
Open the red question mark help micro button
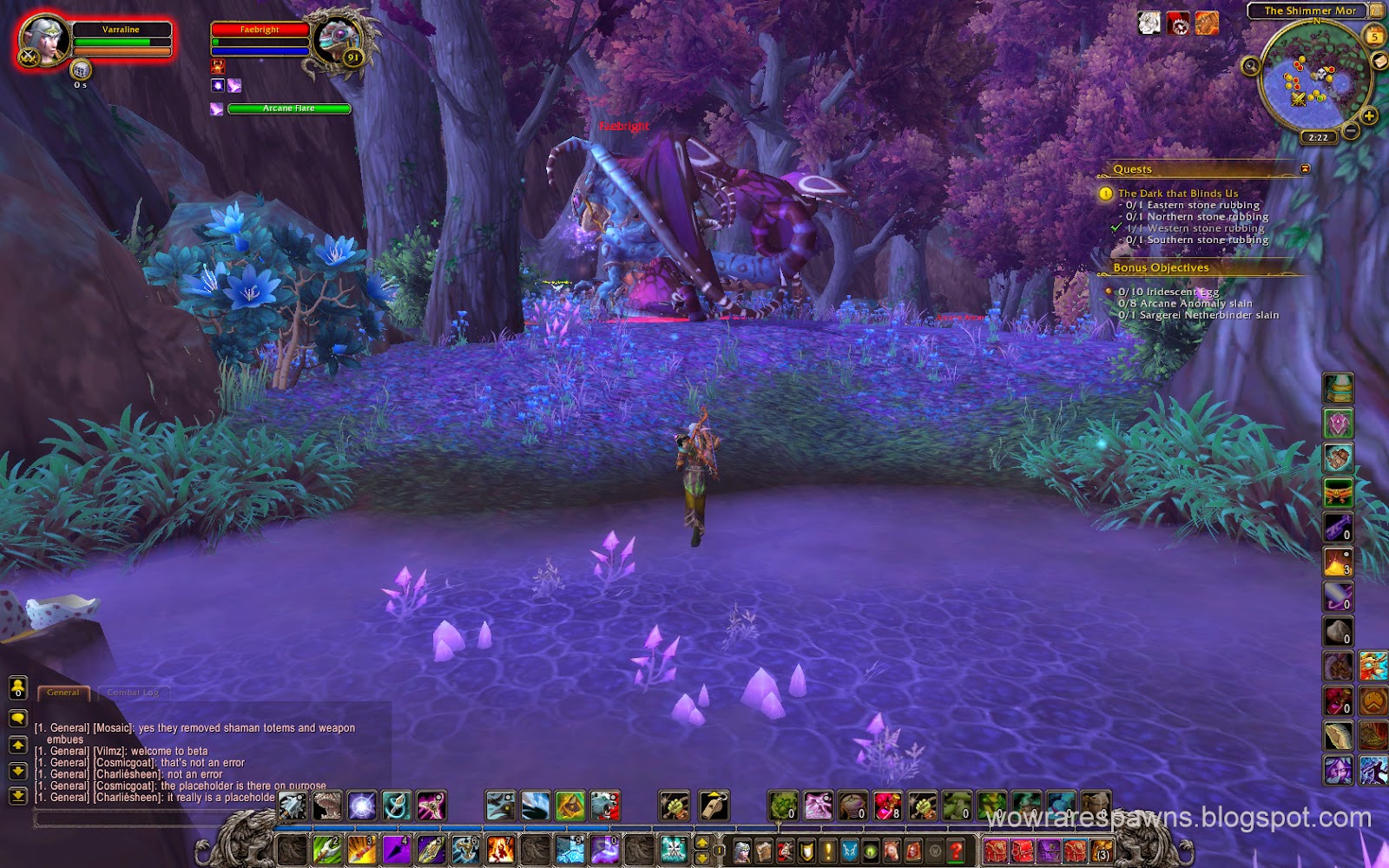tap(957, 851)
